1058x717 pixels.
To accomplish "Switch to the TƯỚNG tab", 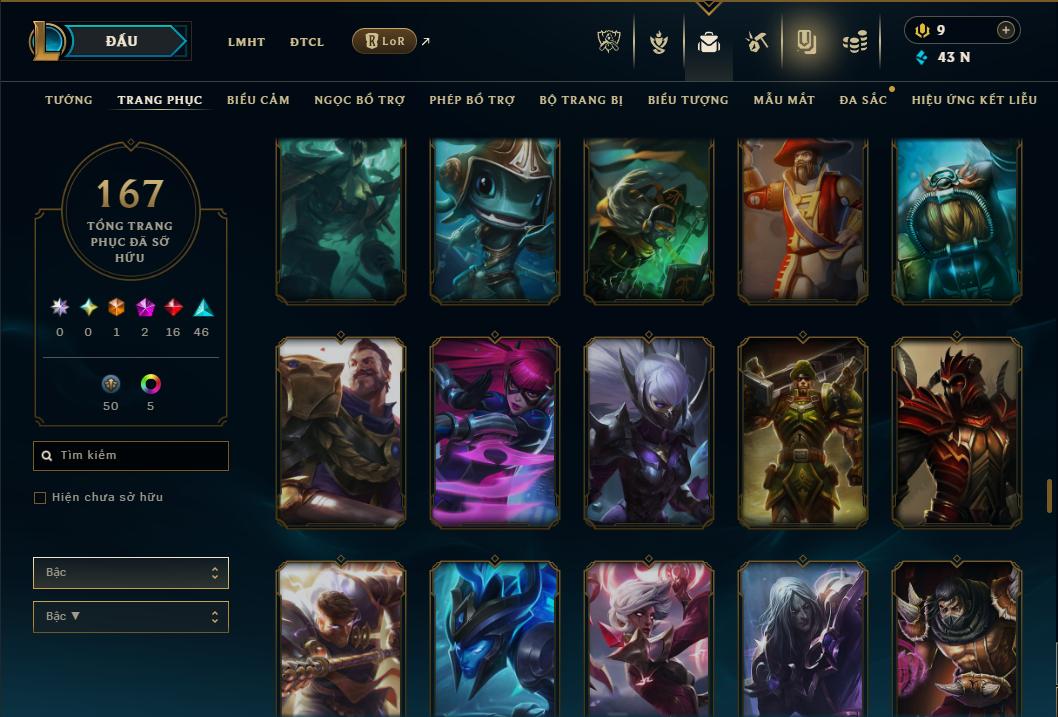I will 69,100.
